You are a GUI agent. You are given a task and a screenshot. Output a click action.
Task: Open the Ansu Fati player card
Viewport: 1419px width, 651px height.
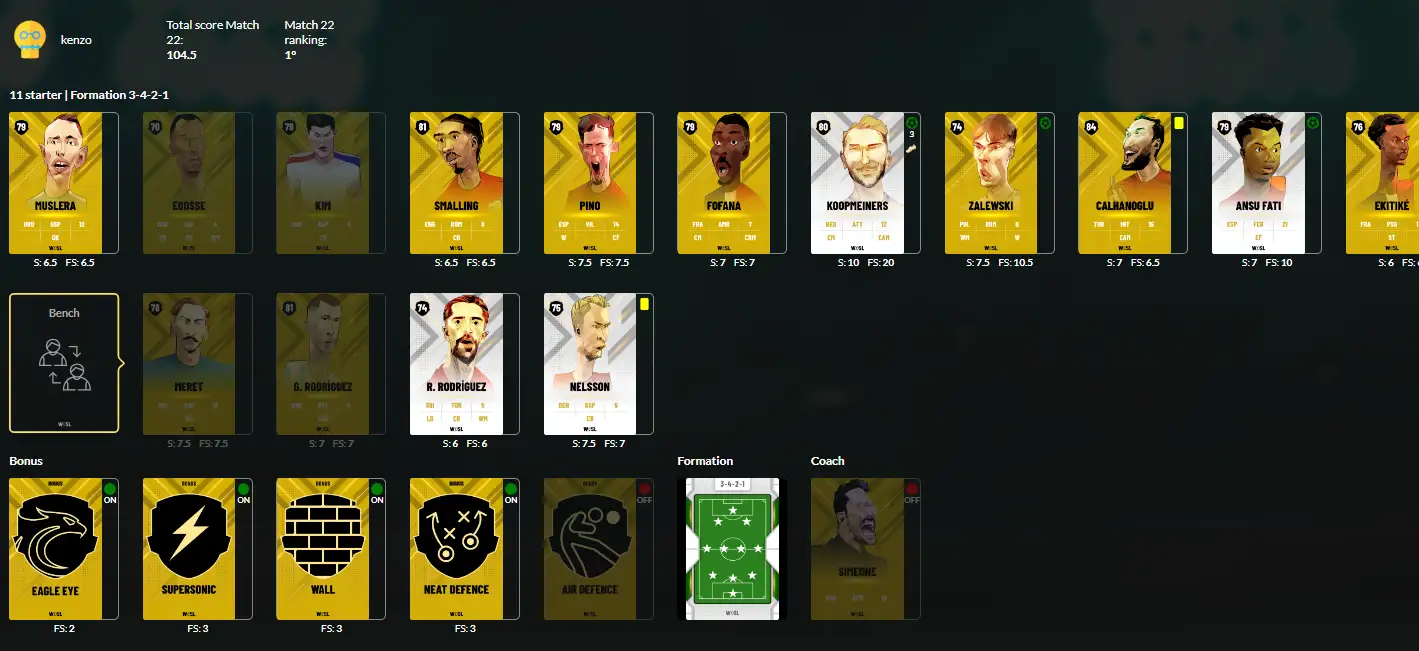[x=1259, y=182]
